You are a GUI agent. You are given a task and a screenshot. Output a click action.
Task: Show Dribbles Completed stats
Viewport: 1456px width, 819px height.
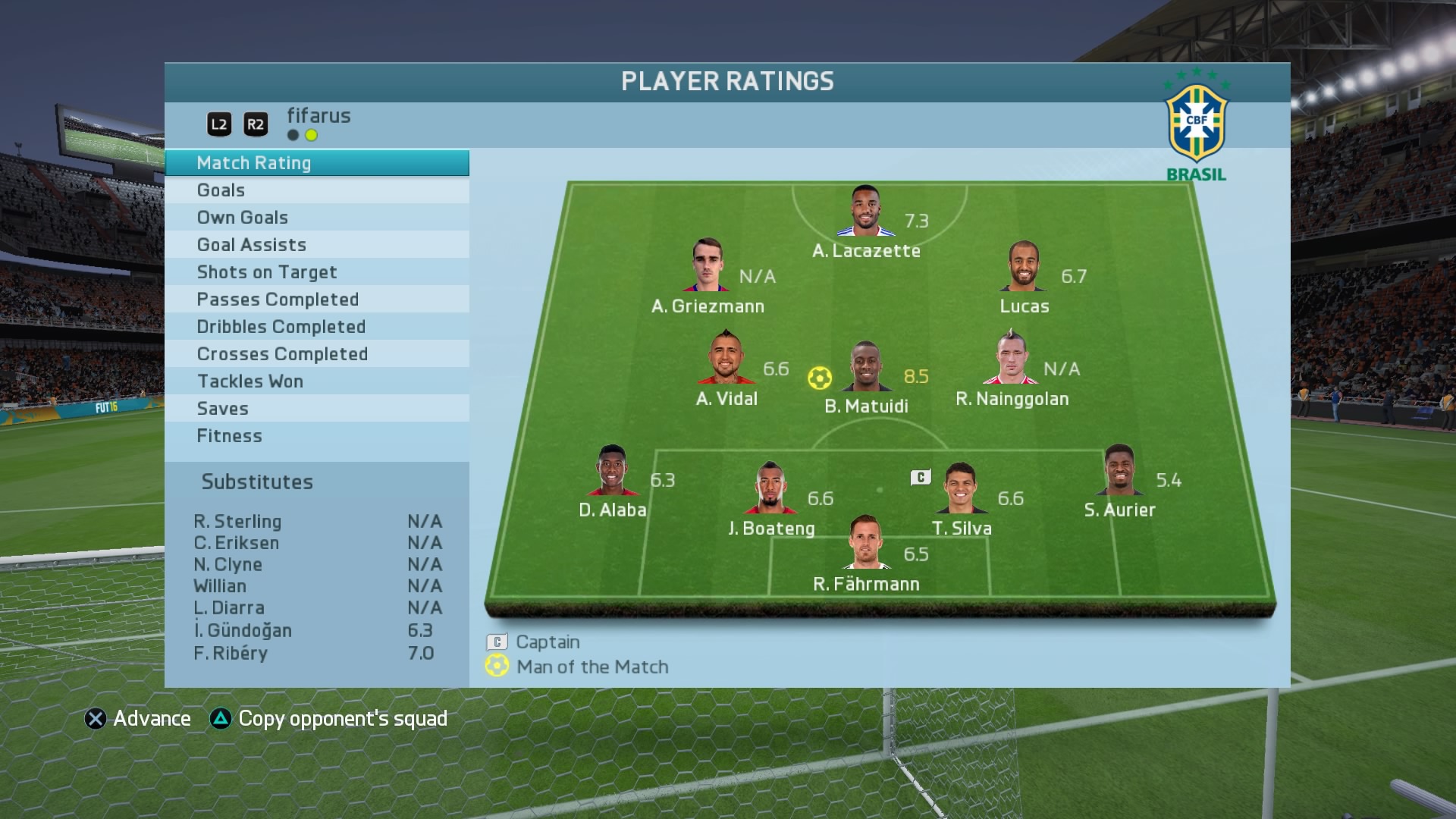click(316, 327)
